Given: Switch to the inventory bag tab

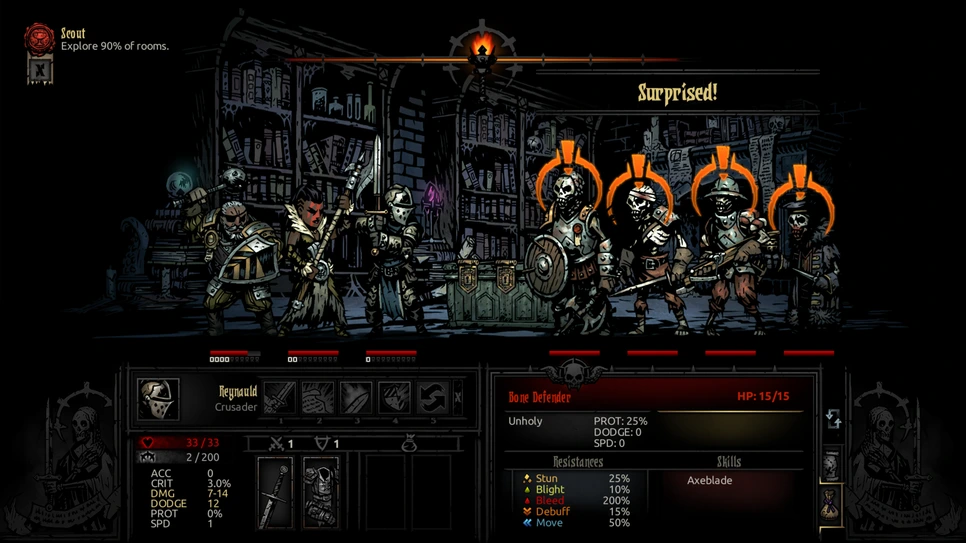Looking at the screenshot, I should (831, 503).
